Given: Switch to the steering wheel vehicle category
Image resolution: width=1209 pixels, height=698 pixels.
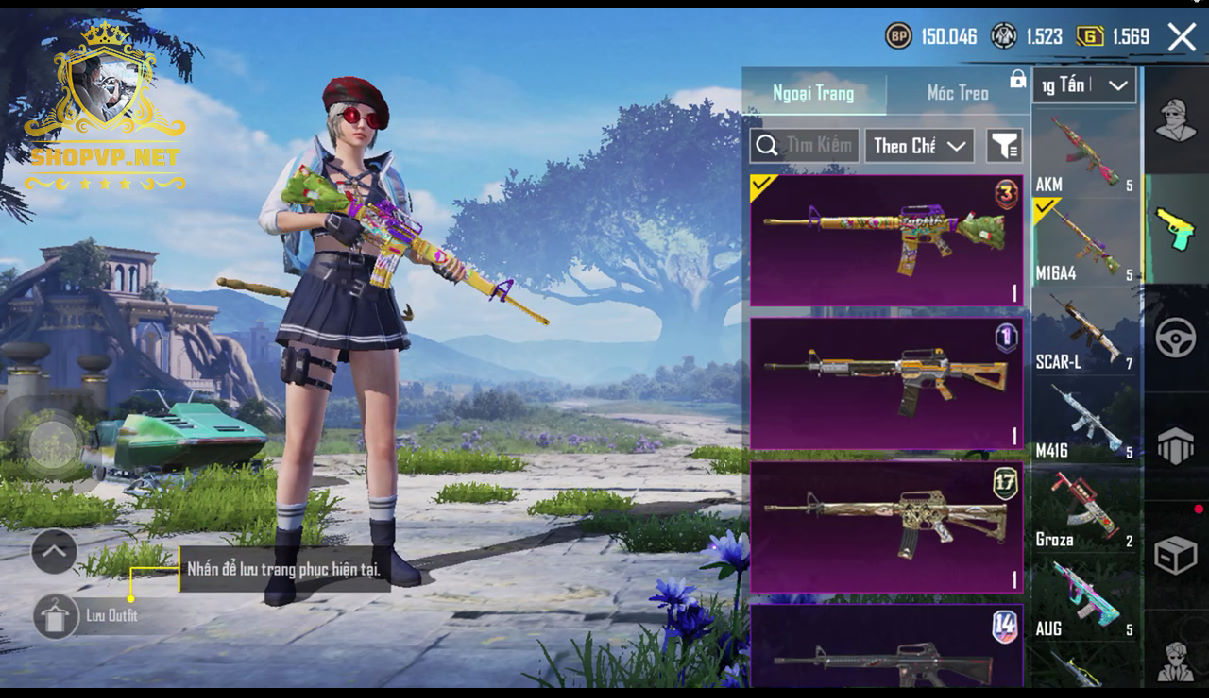Looking at the screenshot, I should (1176, 338).
